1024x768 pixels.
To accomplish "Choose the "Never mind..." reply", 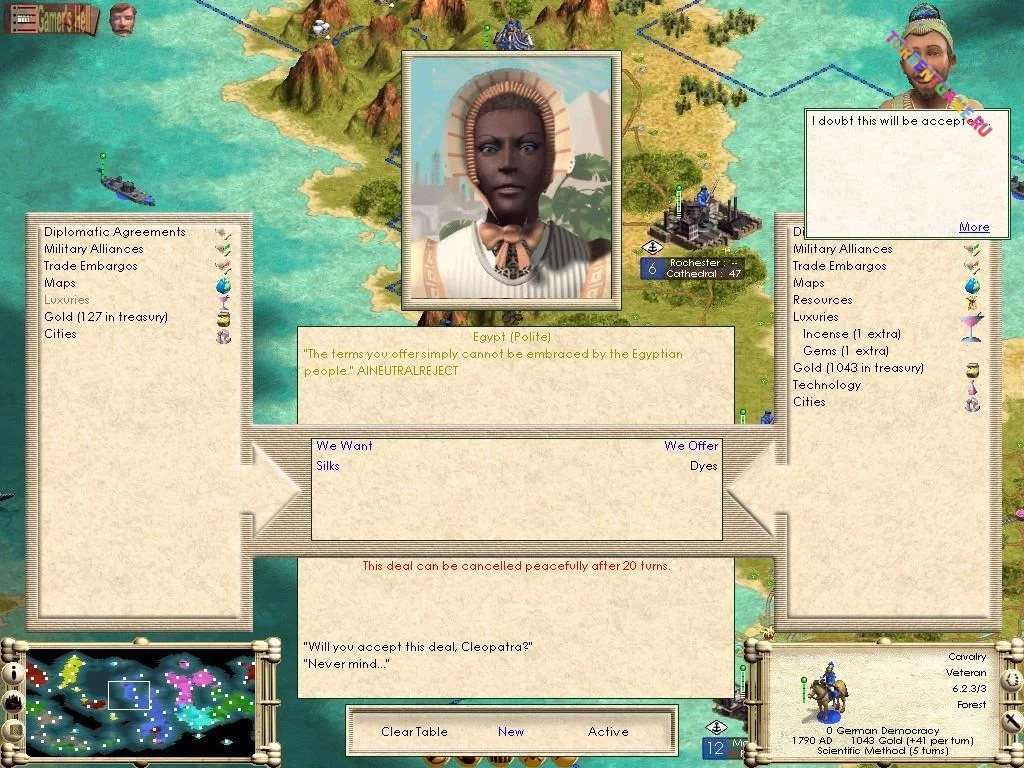I will [x=346, y=664].
